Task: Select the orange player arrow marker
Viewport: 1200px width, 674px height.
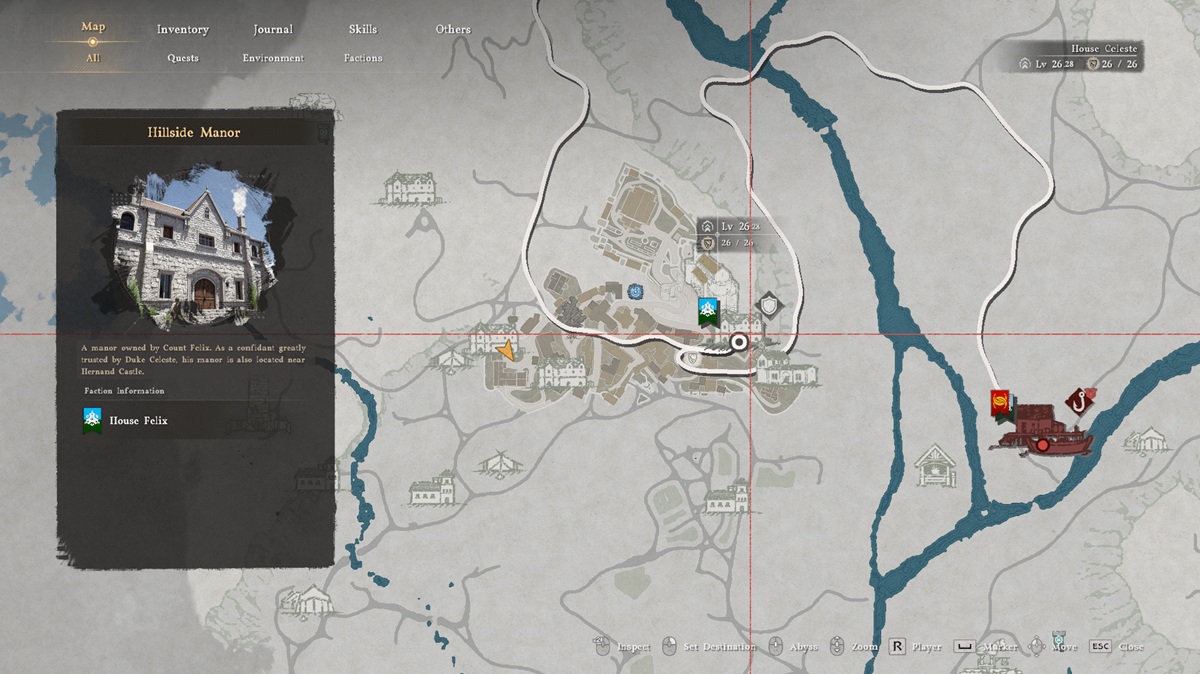Action: (x=507, y=350)
